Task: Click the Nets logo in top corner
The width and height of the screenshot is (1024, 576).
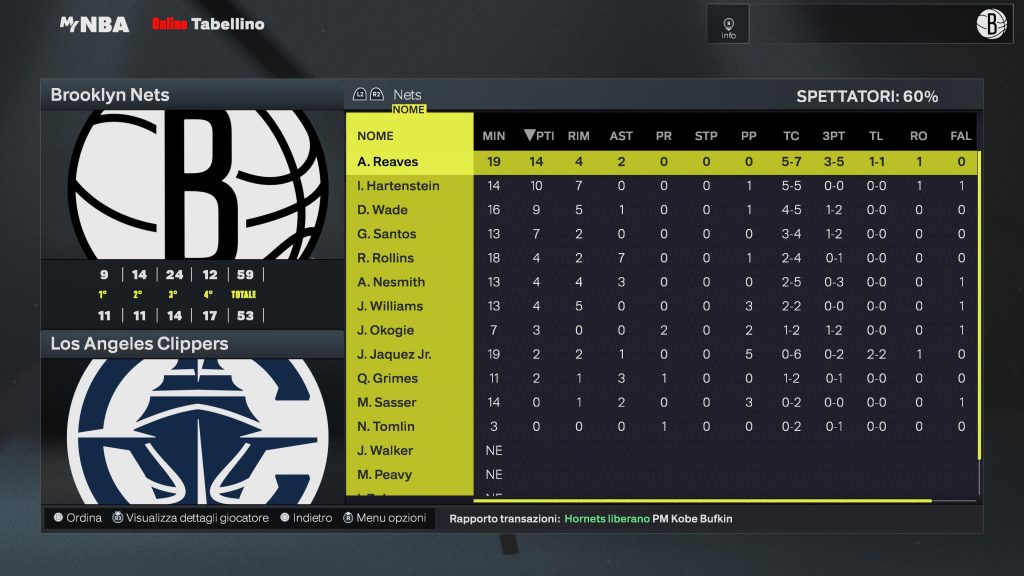Action: click(x=991, y=24)
